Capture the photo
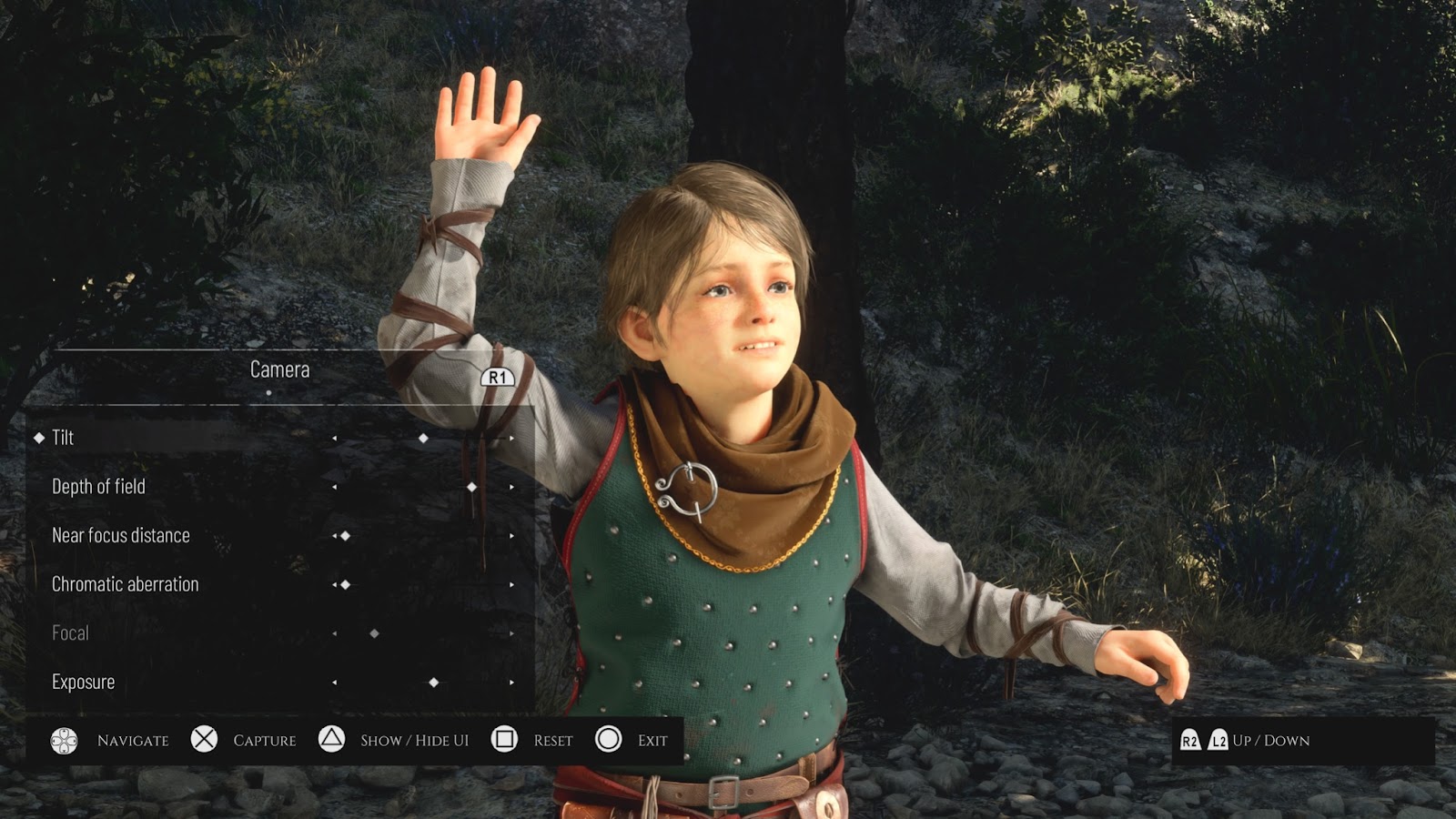The height and width of the screenshot is (819, 1456). 205,739
